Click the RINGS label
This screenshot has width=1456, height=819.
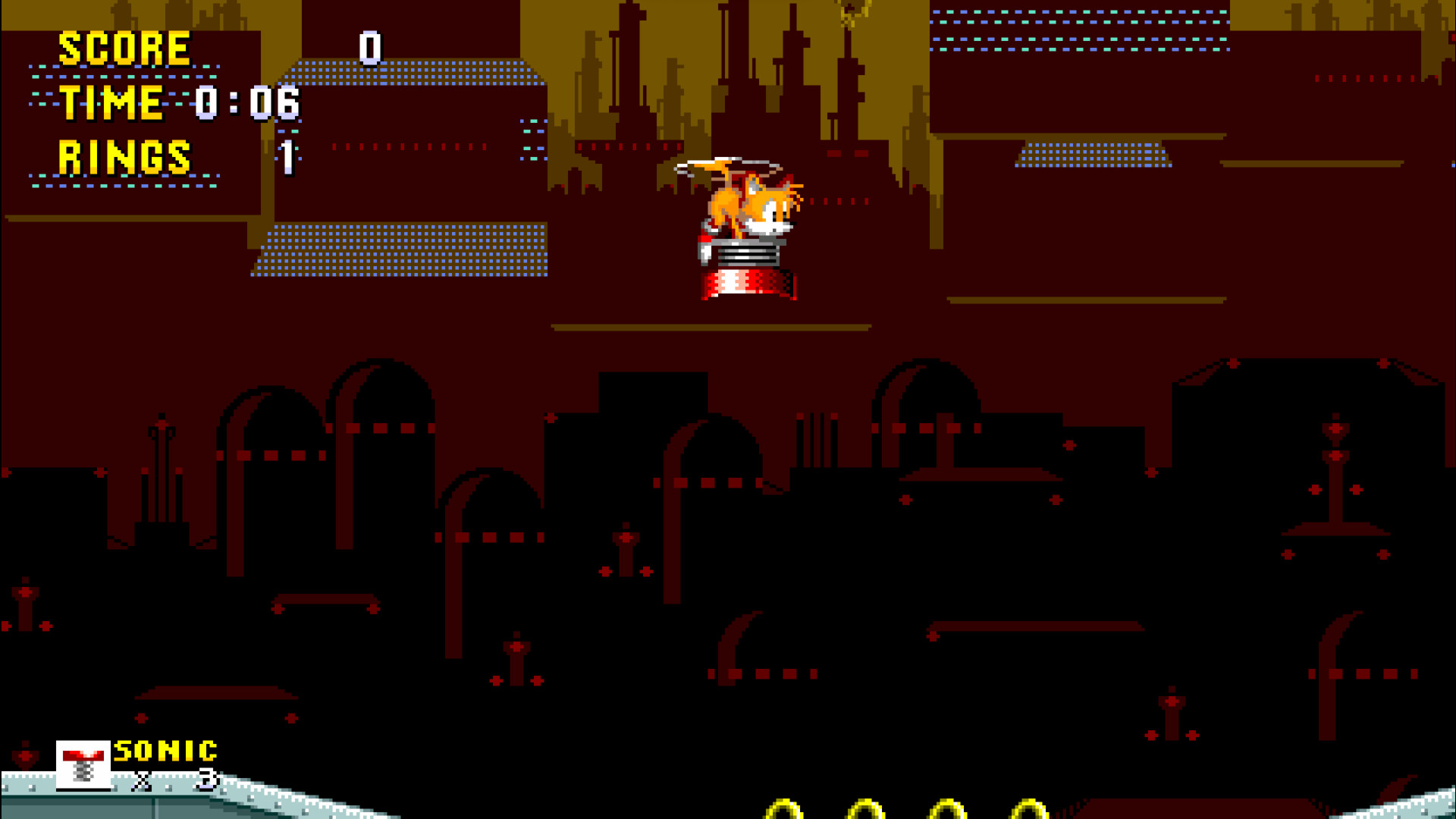pos(124,157)
